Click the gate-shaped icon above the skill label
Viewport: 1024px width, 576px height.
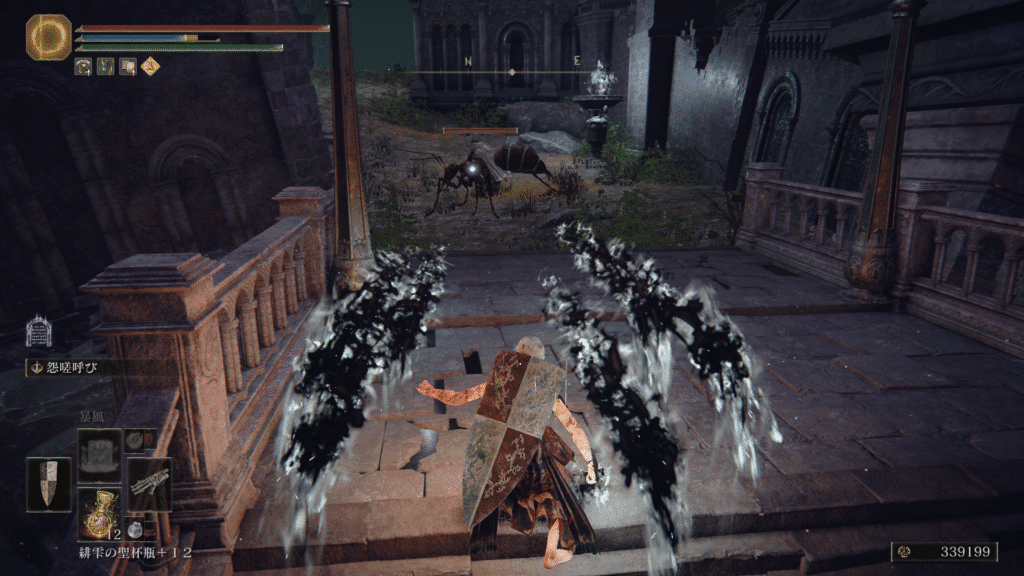coord(38,332)
